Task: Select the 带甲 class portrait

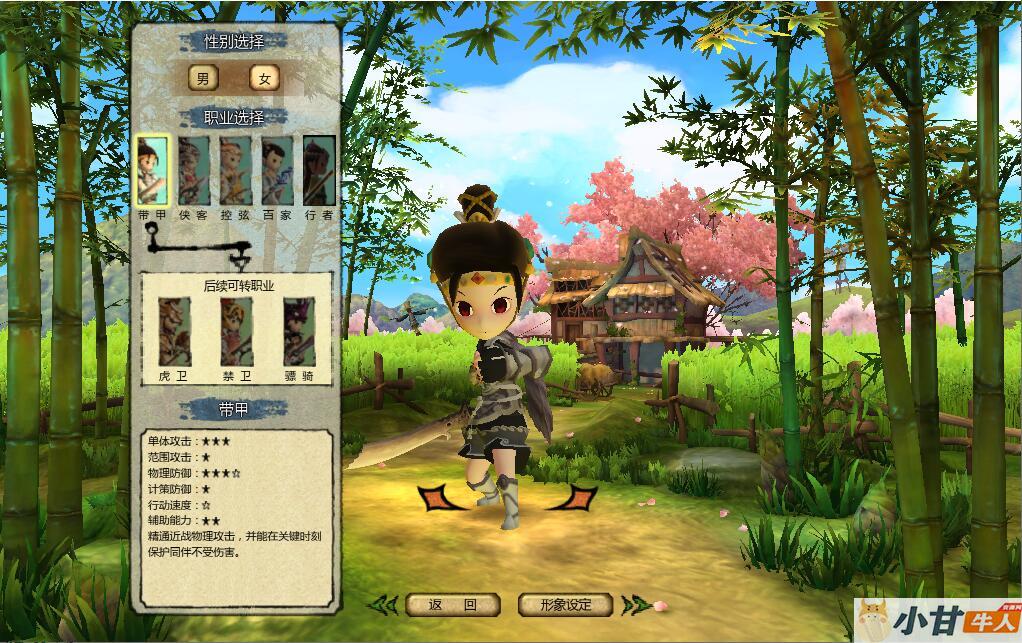Action: point(152,169)
